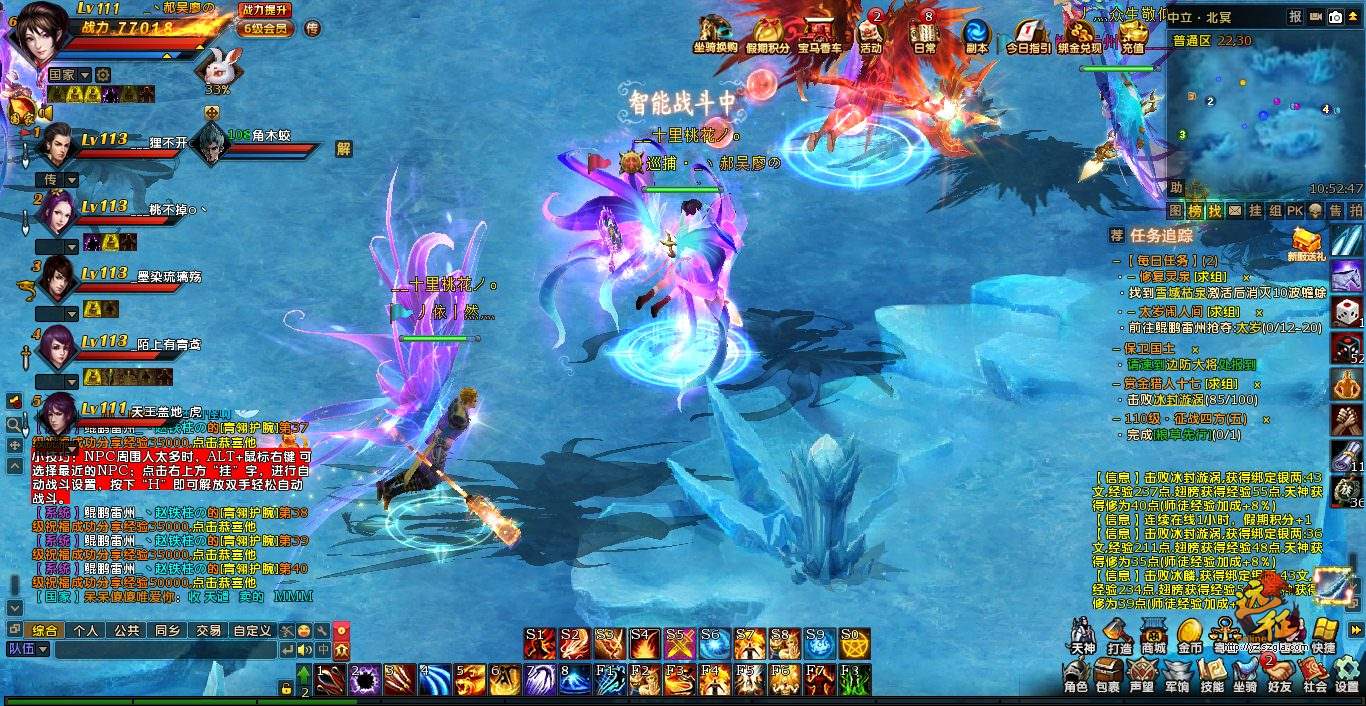
Task: Switch to the 交易 trade chat tab
Action: click(x=208, y=631)
